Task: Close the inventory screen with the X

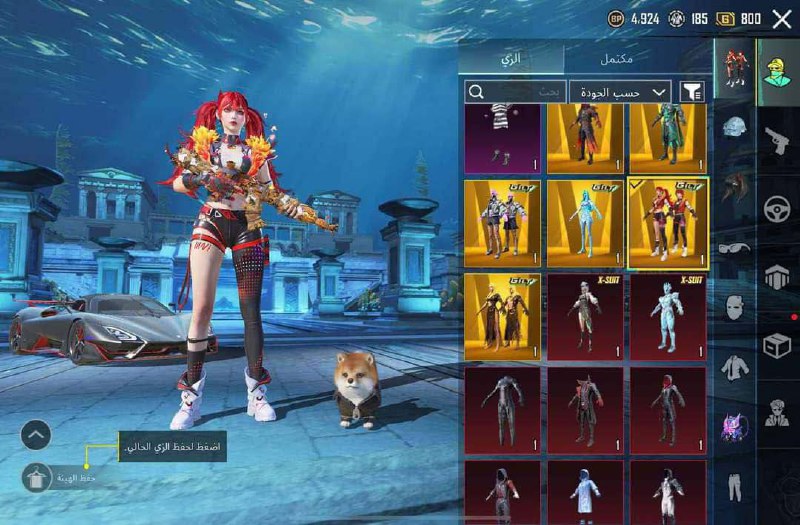Action: [x=781, y=18]
